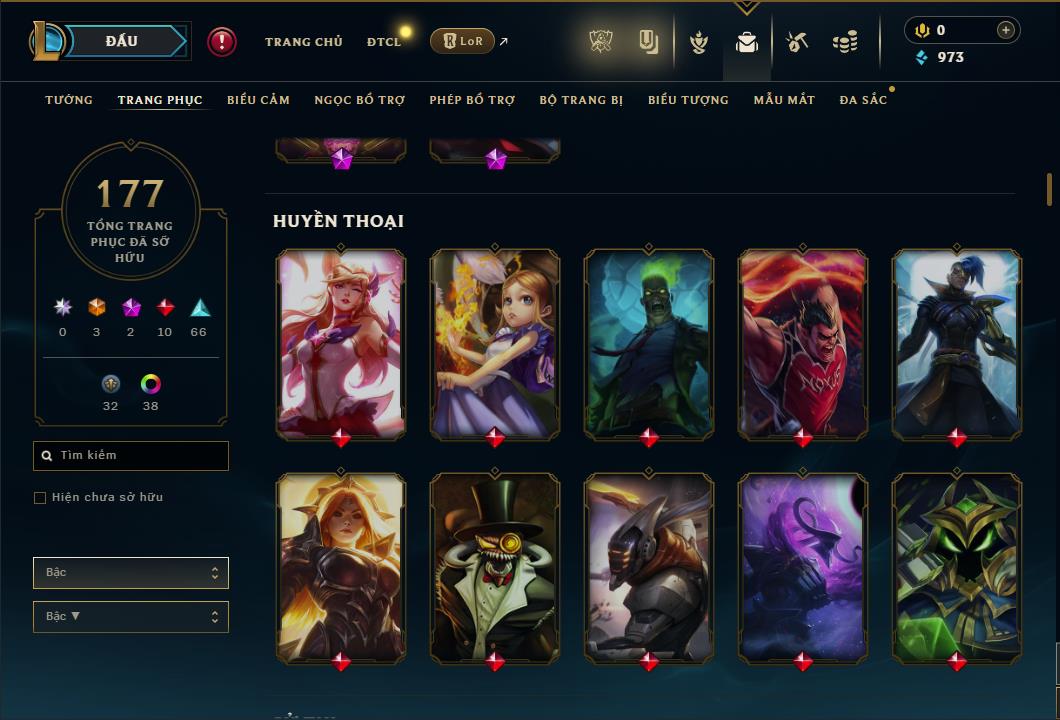Show the BỘ TRANG BỊ tab
The width and height of the screenshot is (1060, 720).
(x=581, y=100)
